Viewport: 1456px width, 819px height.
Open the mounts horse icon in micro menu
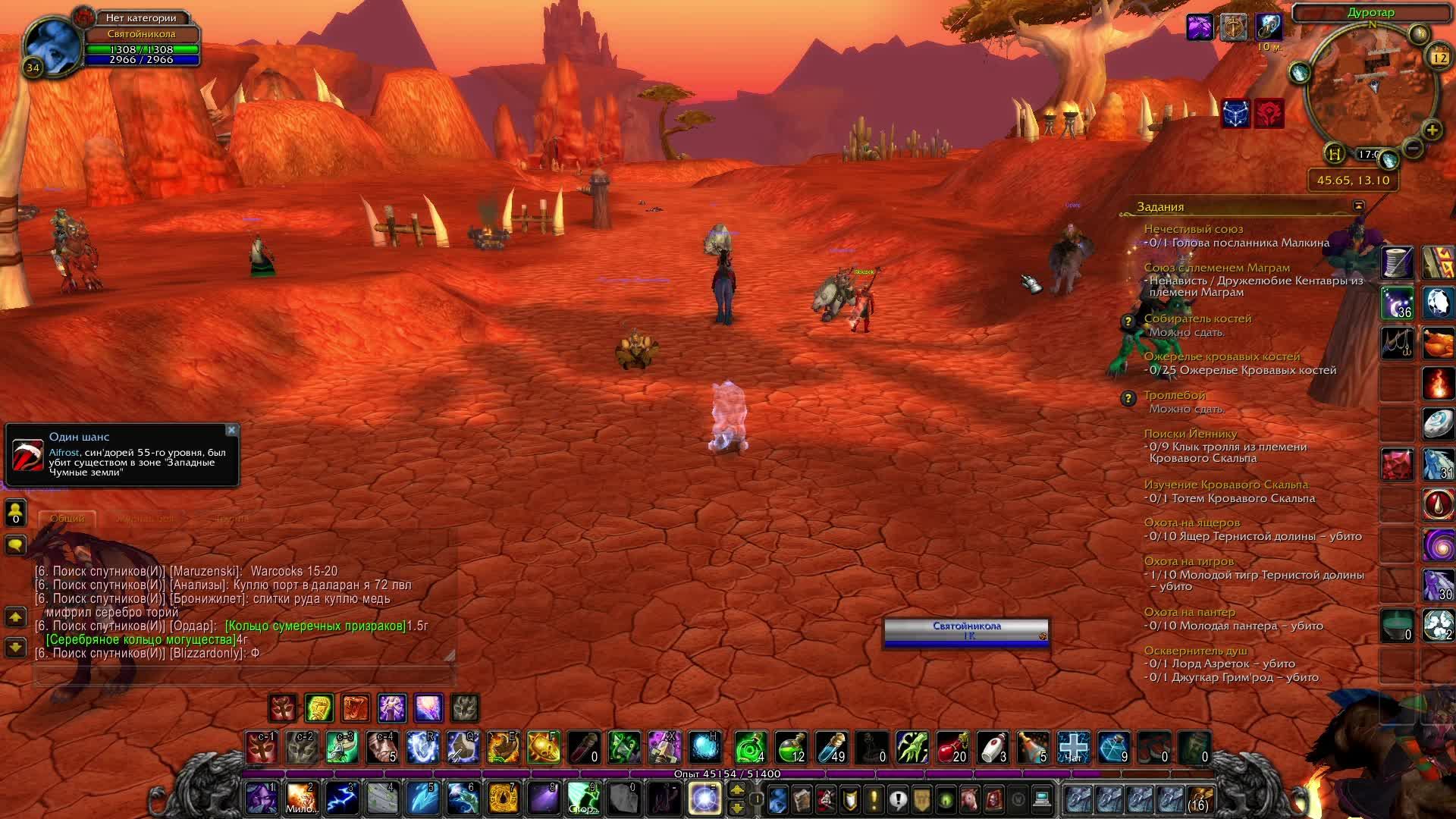pyautogui.click(x=970, y=799)
